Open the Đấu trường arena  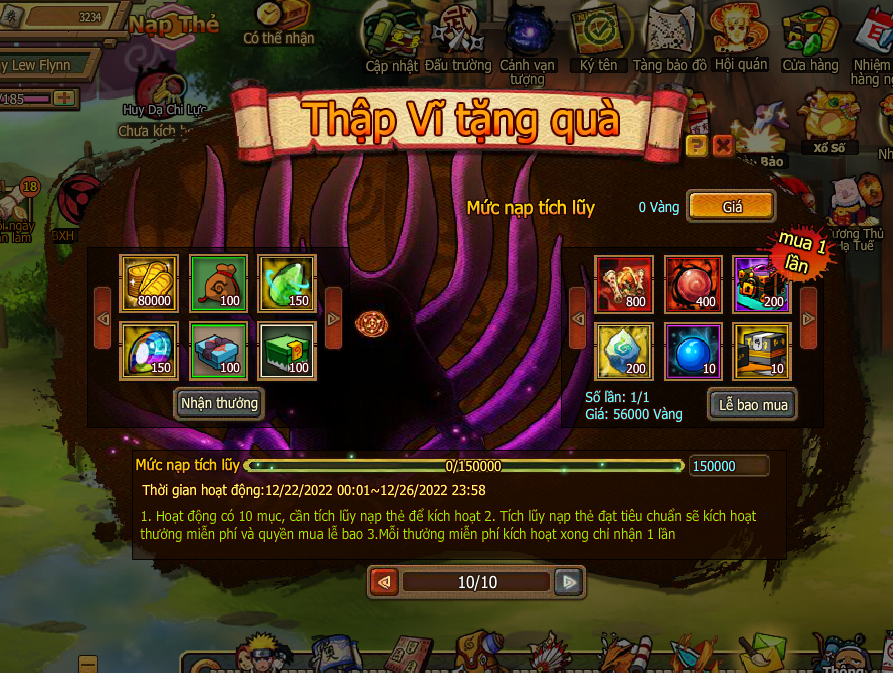point(458,38)
